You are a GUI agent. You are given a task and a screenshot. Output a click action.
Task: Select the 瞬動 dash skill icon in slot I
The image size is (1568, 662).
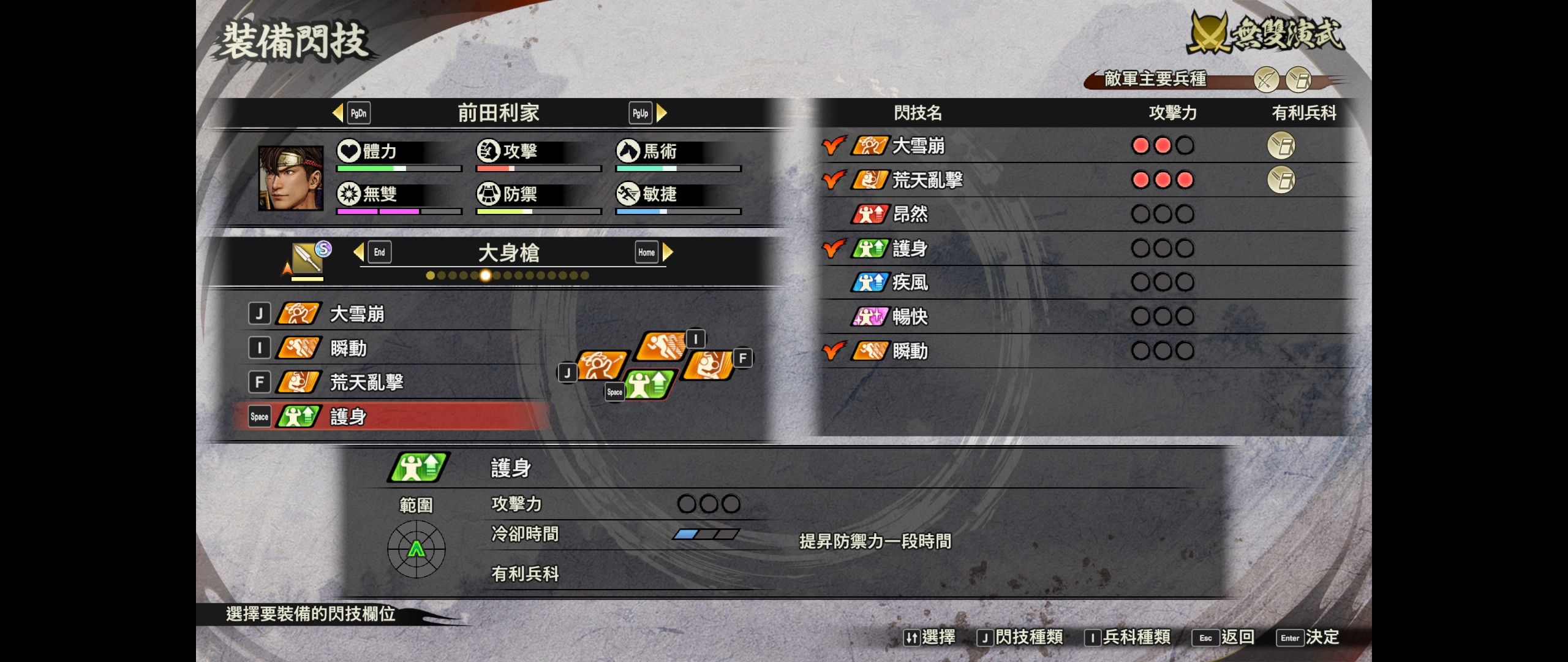[298, 348]
